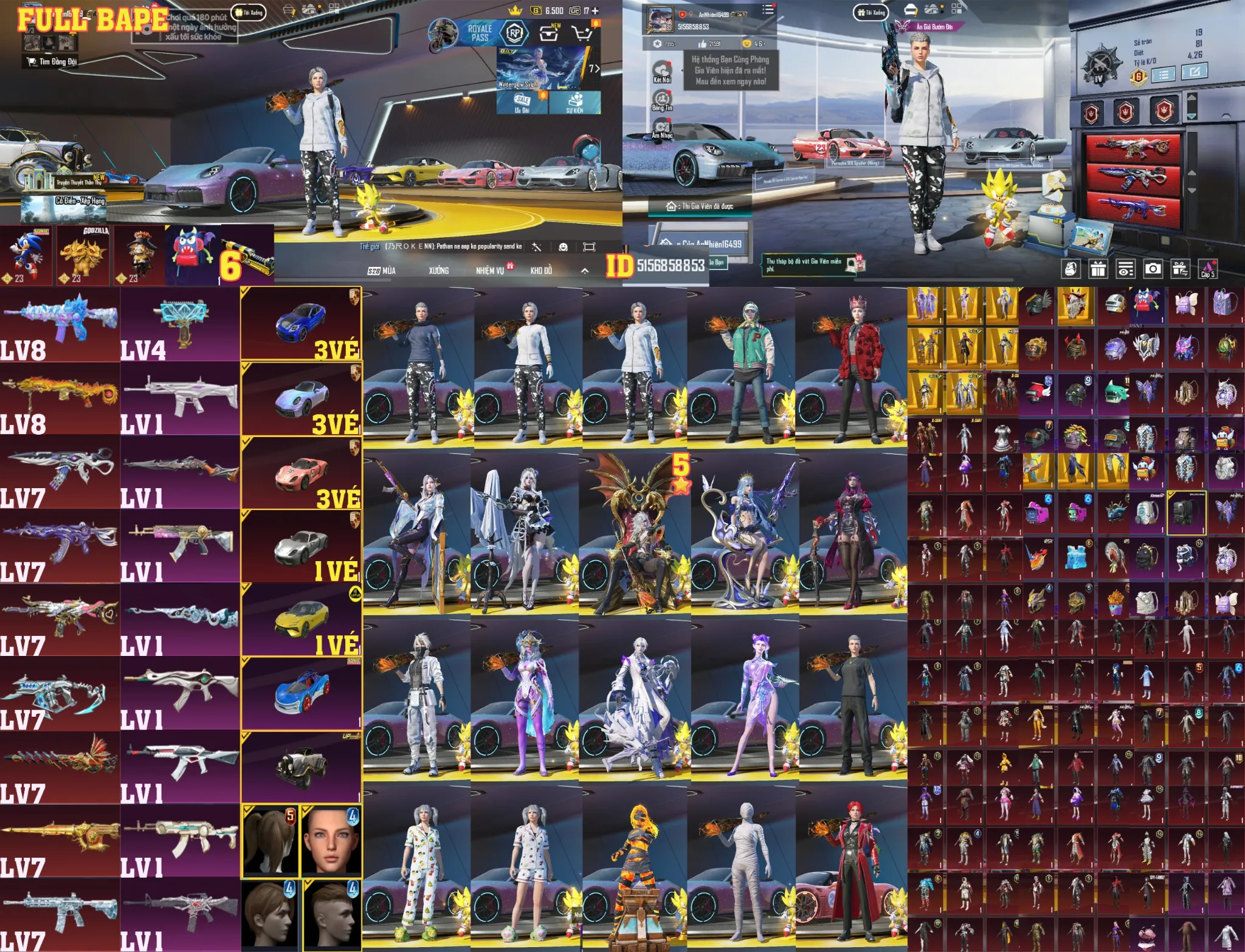Open the player list icon beside AnNhien16499

pyautogui.click(x=767, y=9)
